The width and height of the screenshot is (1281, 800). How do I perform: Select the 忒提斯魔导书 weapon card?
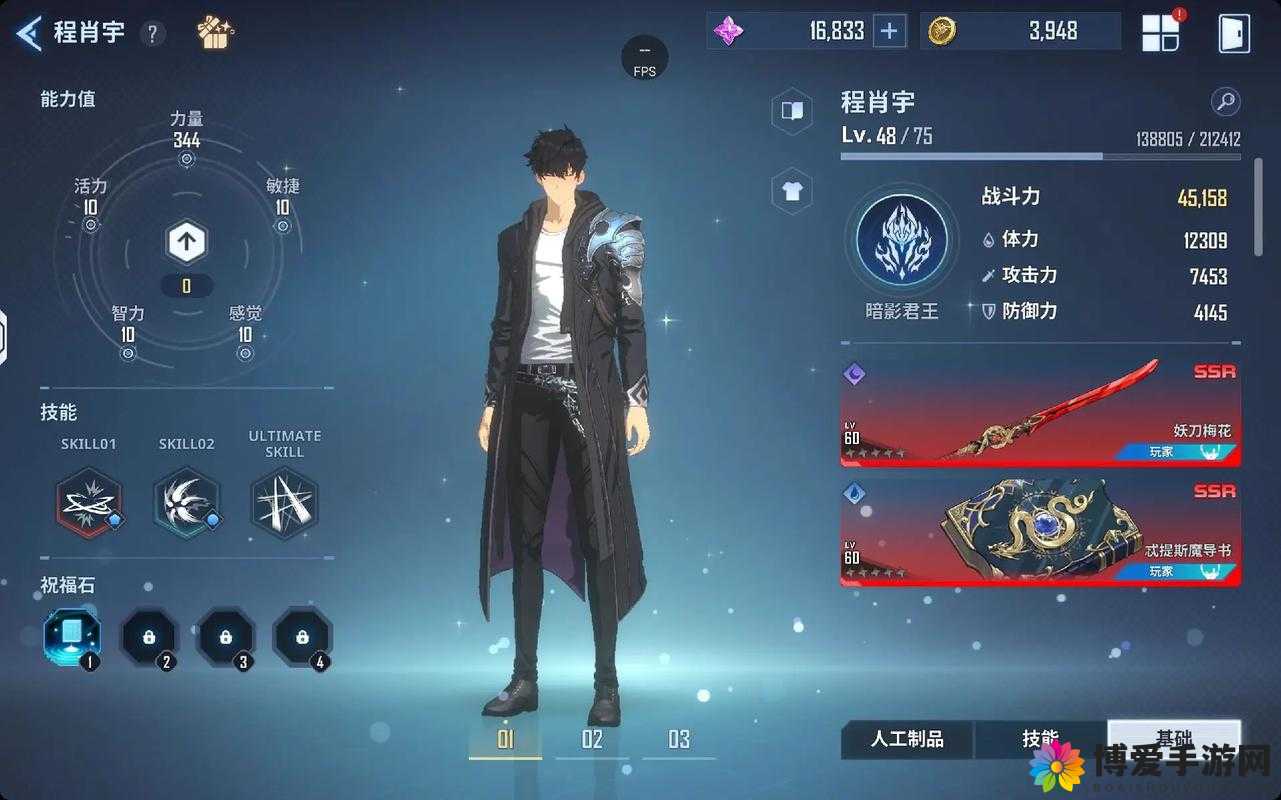(x=1040, y=532)
